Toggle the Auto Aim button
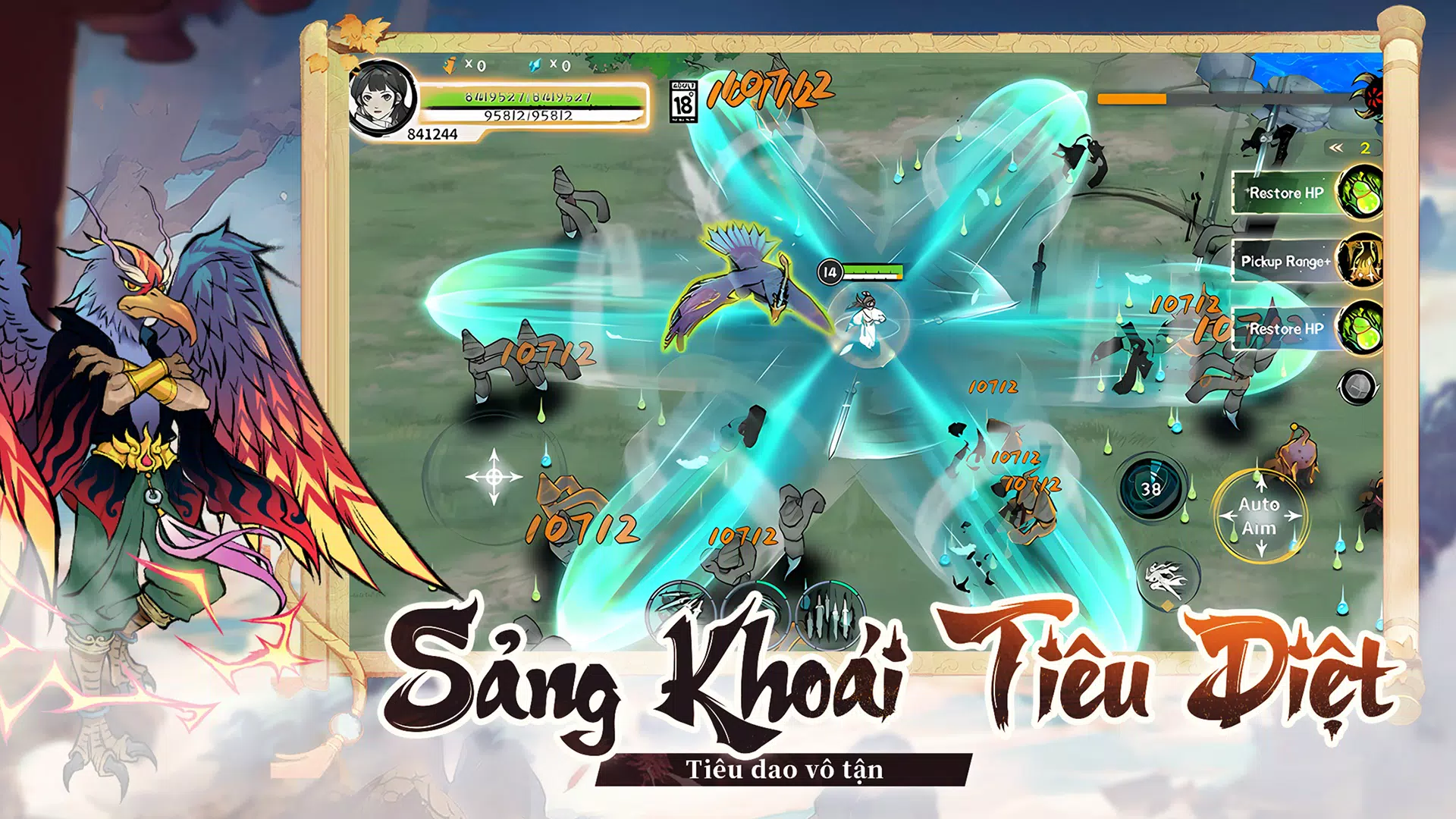1456x819 pixels. pos(1260,516)
